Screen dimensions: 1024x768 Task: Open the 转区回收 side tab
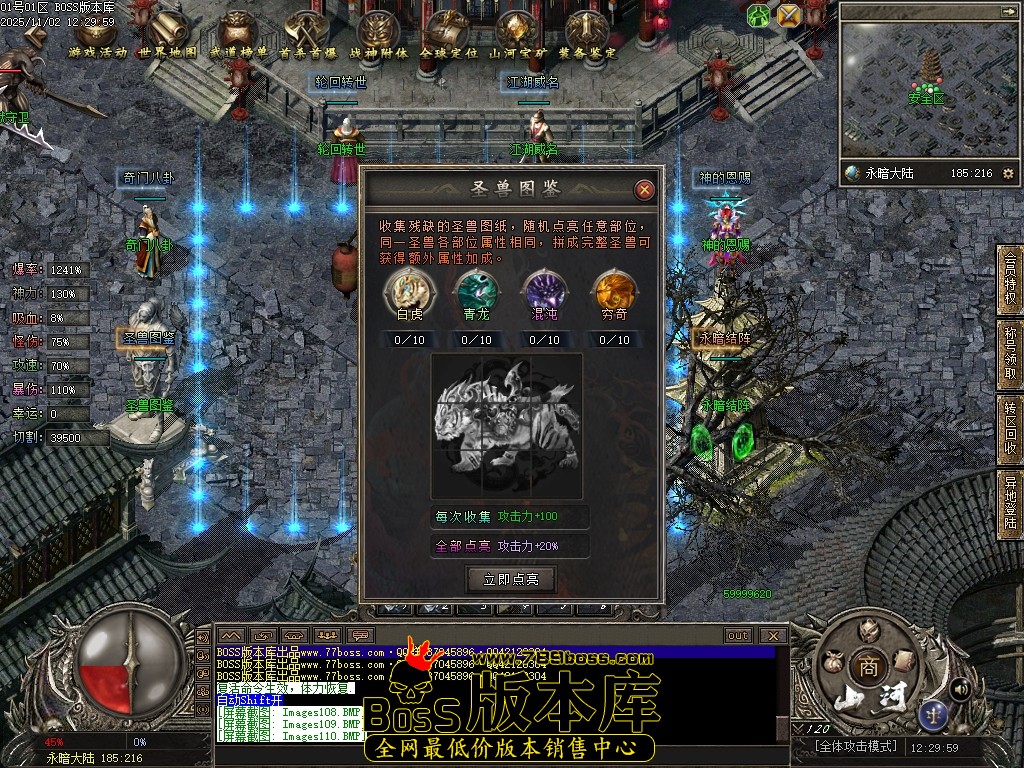[1010, 430]
